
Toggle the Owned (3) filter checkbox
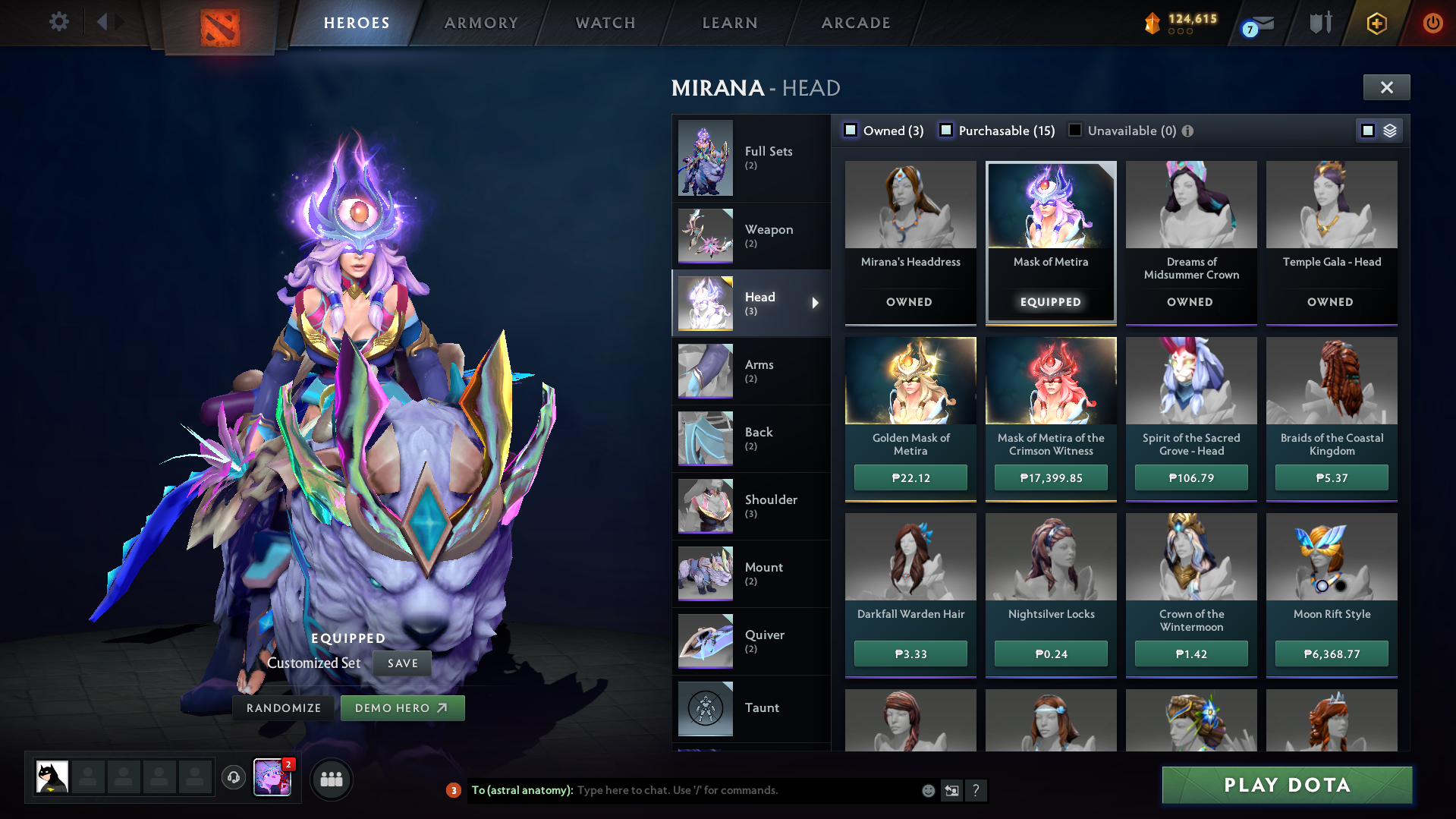[851, 130]
